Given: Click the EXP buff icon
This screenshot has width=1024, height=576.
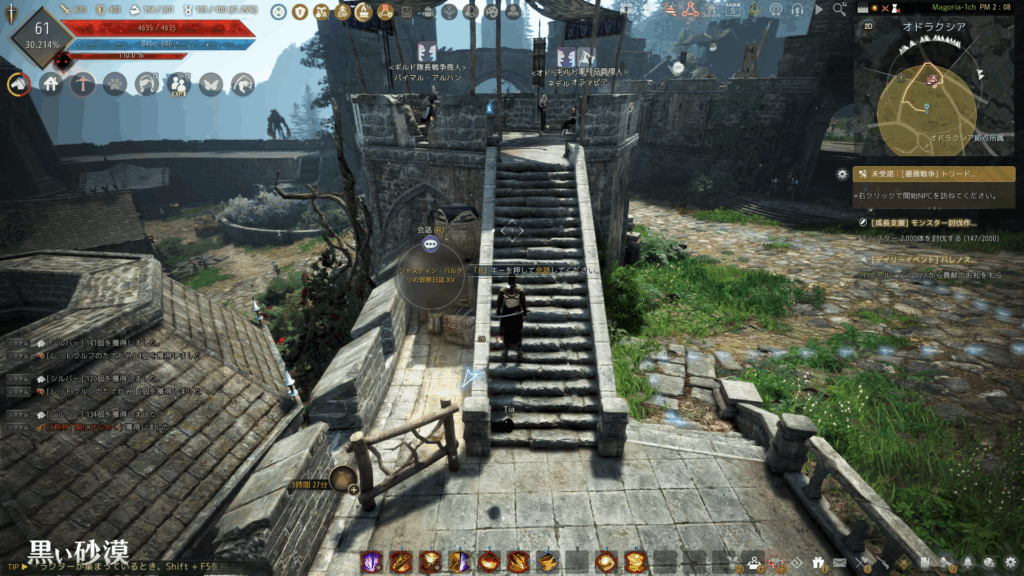Looking at the screenshot, I should click(179, 86).
